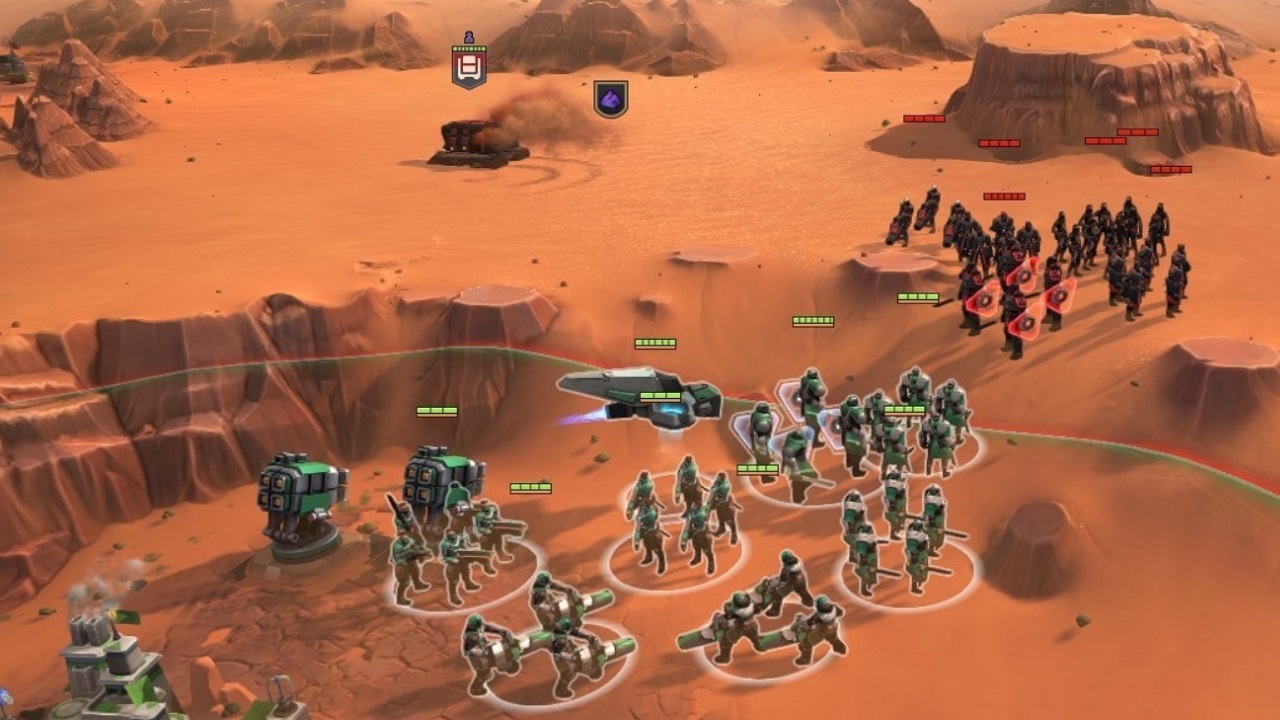Select the purple spice deposit marker
The image size is (1280, 720).
click(610, 100)
